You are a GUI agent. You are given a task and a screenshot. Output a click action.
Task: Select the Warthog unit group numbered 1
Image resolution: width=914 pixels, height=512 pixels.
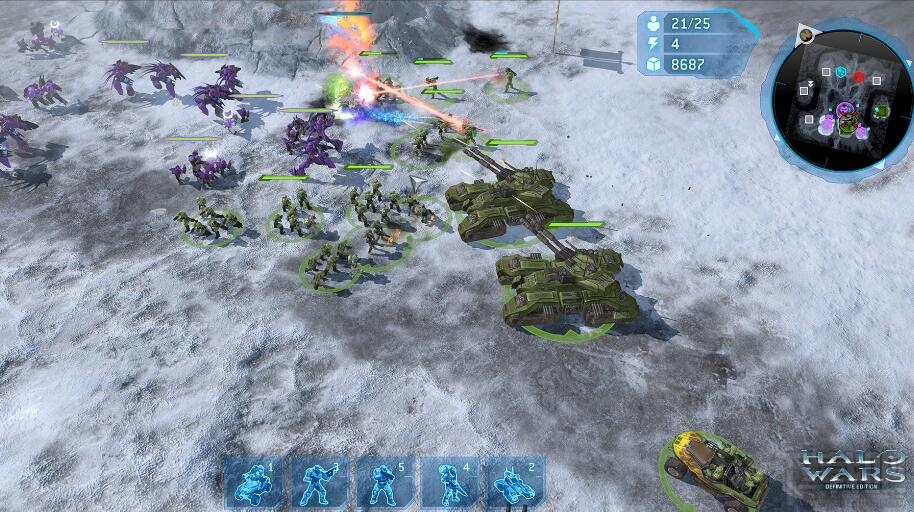253,482
